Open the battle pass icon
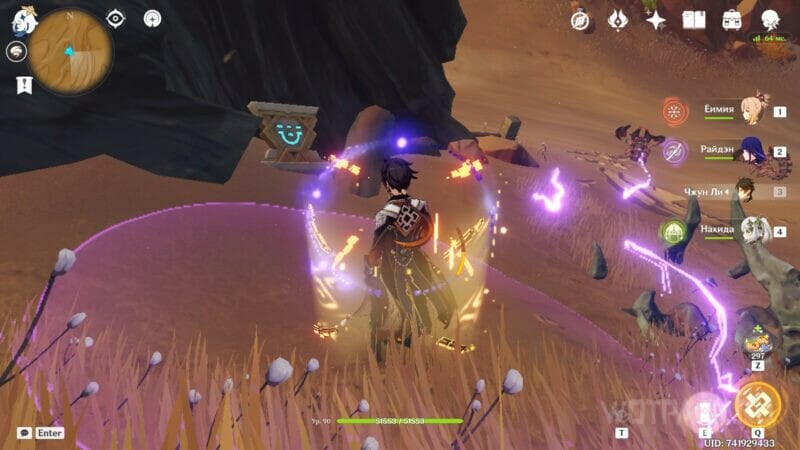 [618, 20]
